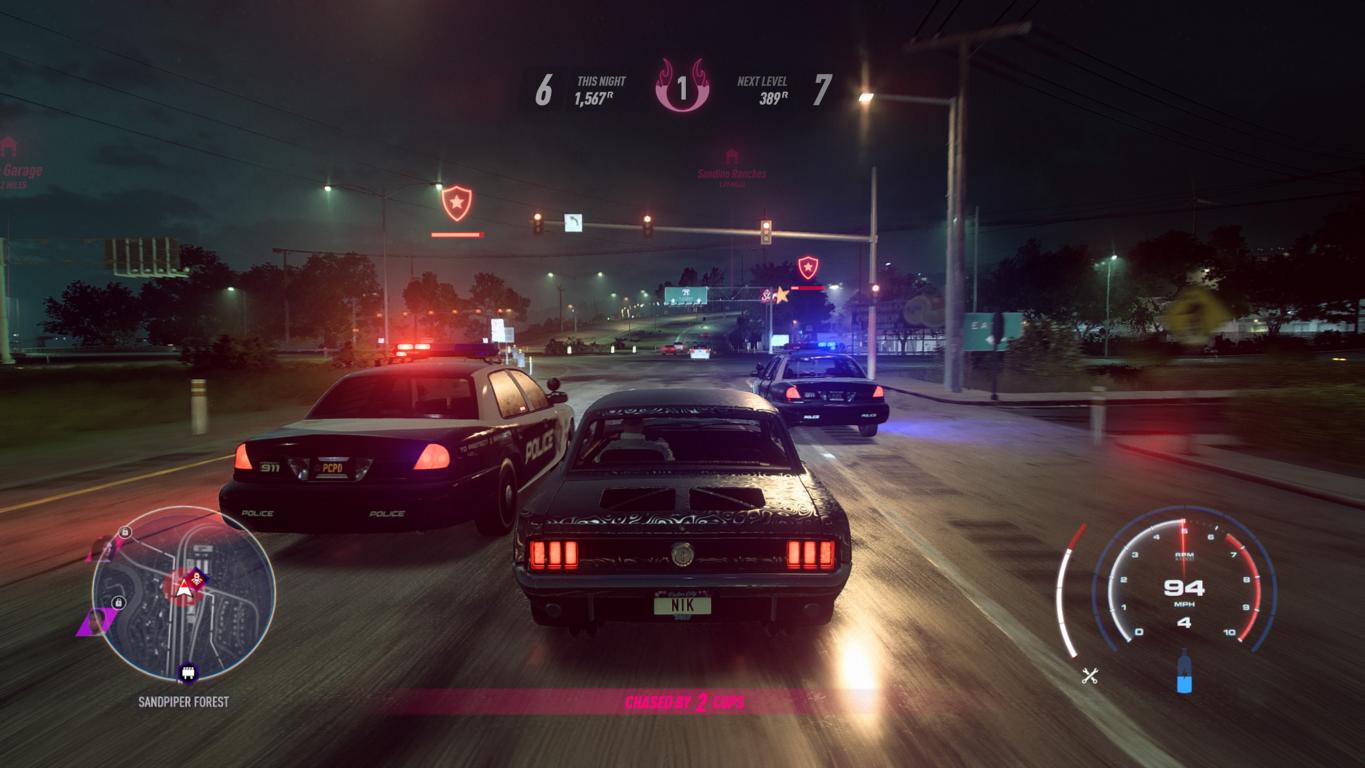1365x768 pixels.
Task: Select the white truck marker at the minimap bottom
Action: 185,672
